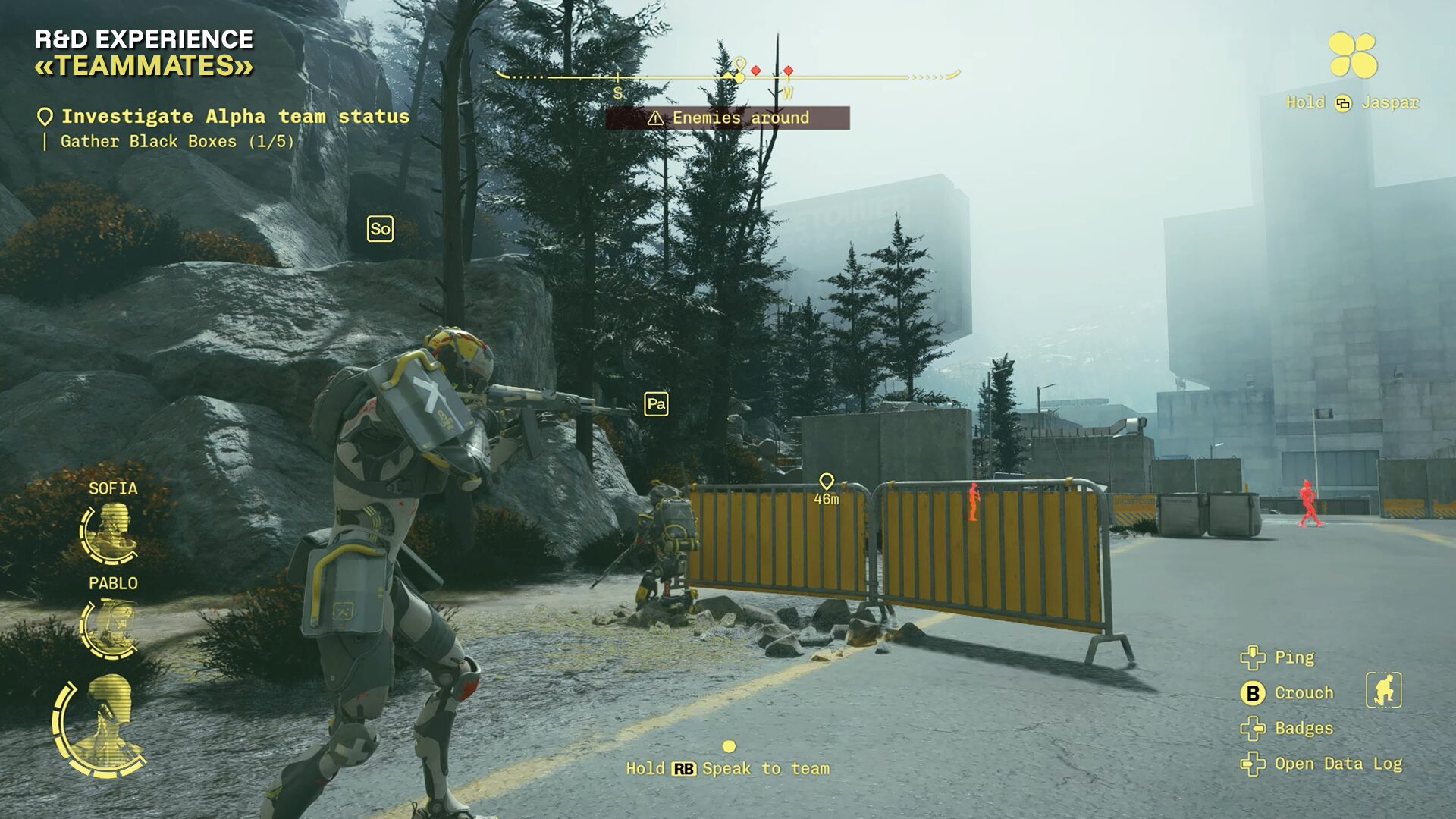This screenshot has height=819, width=1456.
Task: Click the Hold RB Speak to team prompt
Action: pyautogui.click(x=728, y=767)
